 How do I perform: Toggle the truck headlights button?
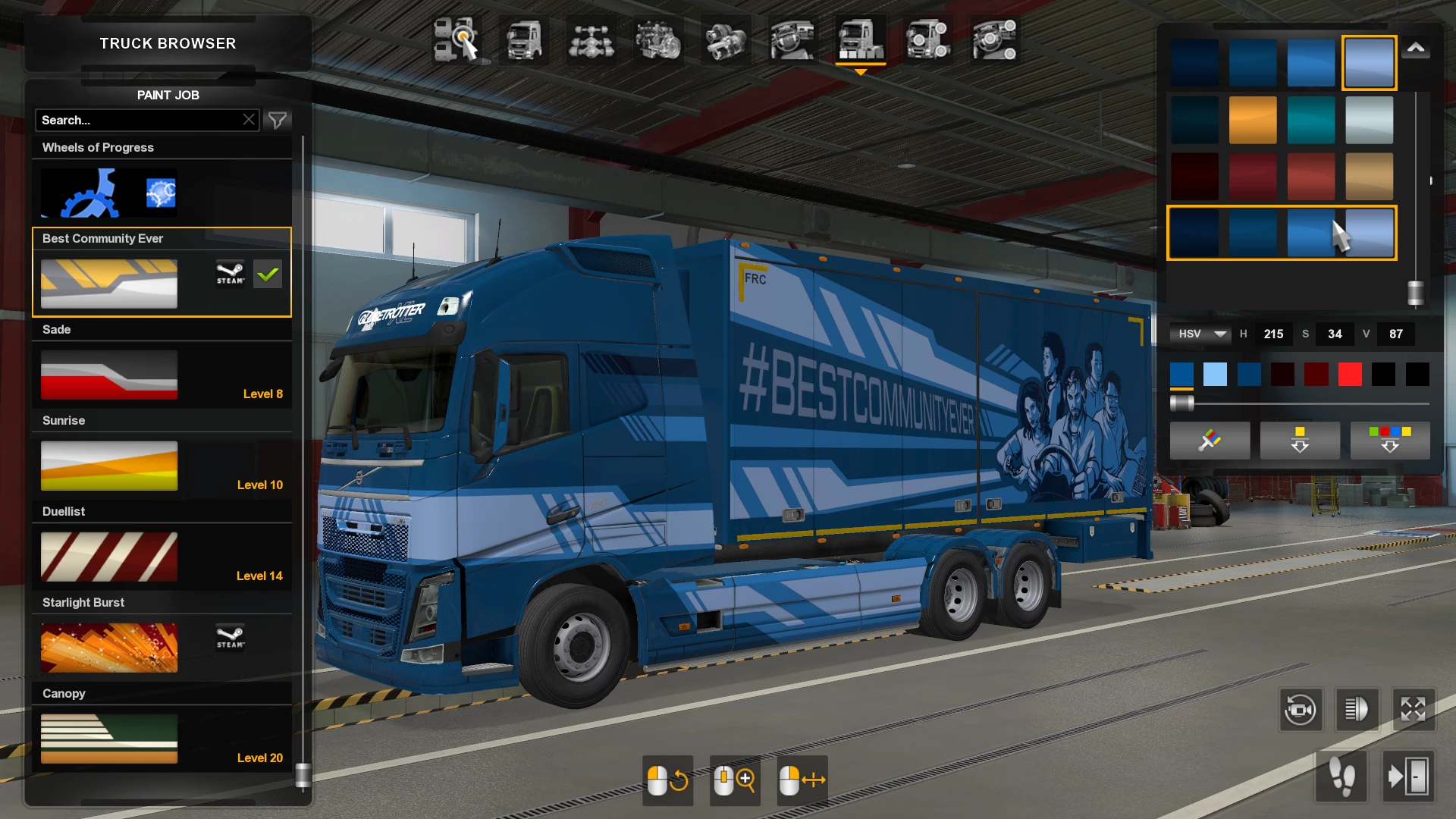coord(1357,710)
